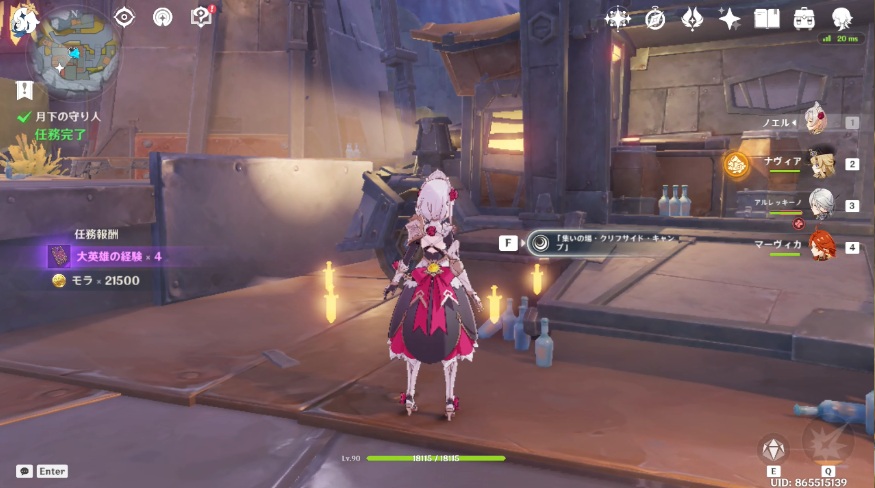
Task: Switch to party member マーヴィカ
Action: [820, 245]
